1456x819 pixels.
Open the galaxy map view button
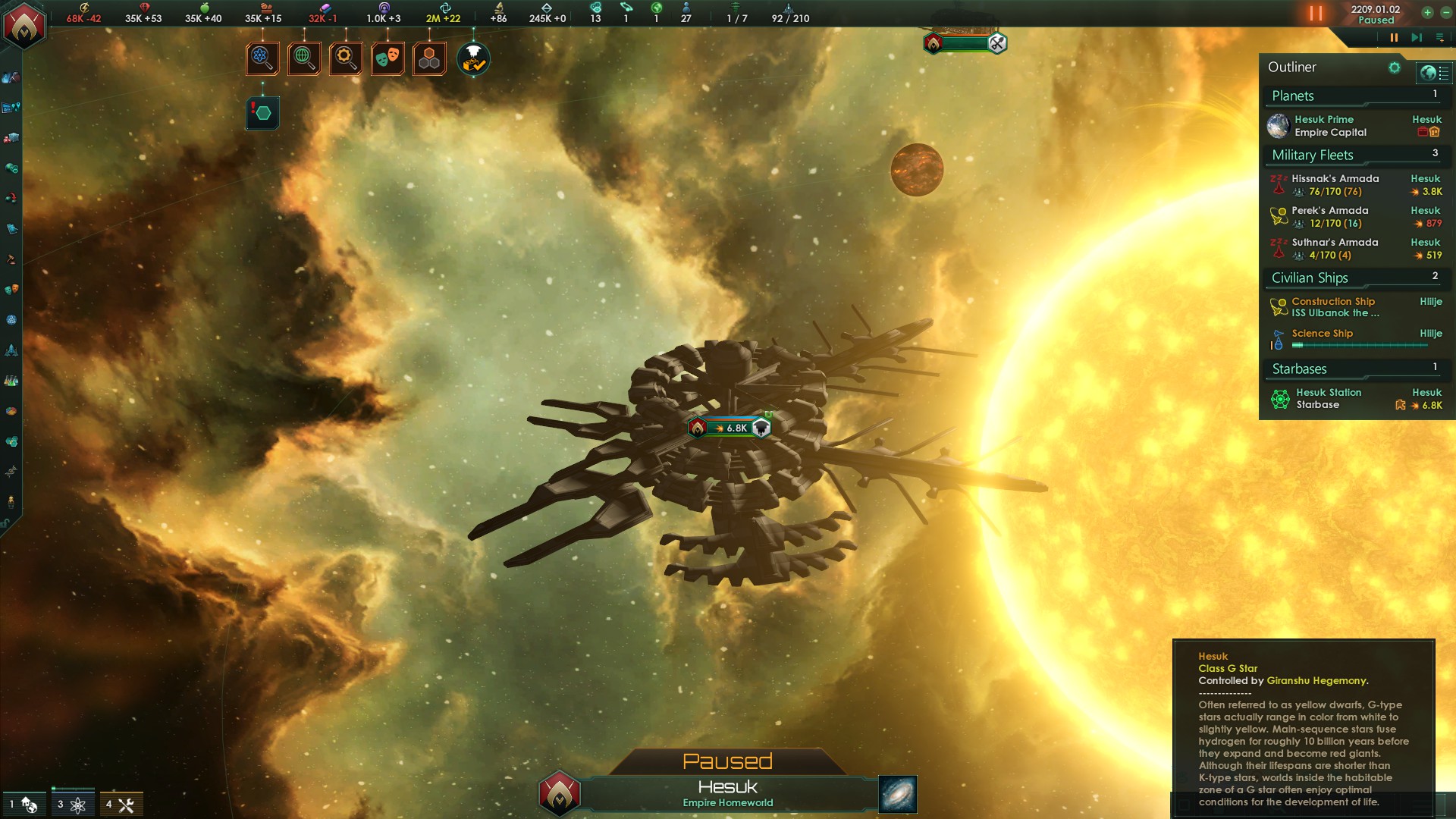[898, 794]
